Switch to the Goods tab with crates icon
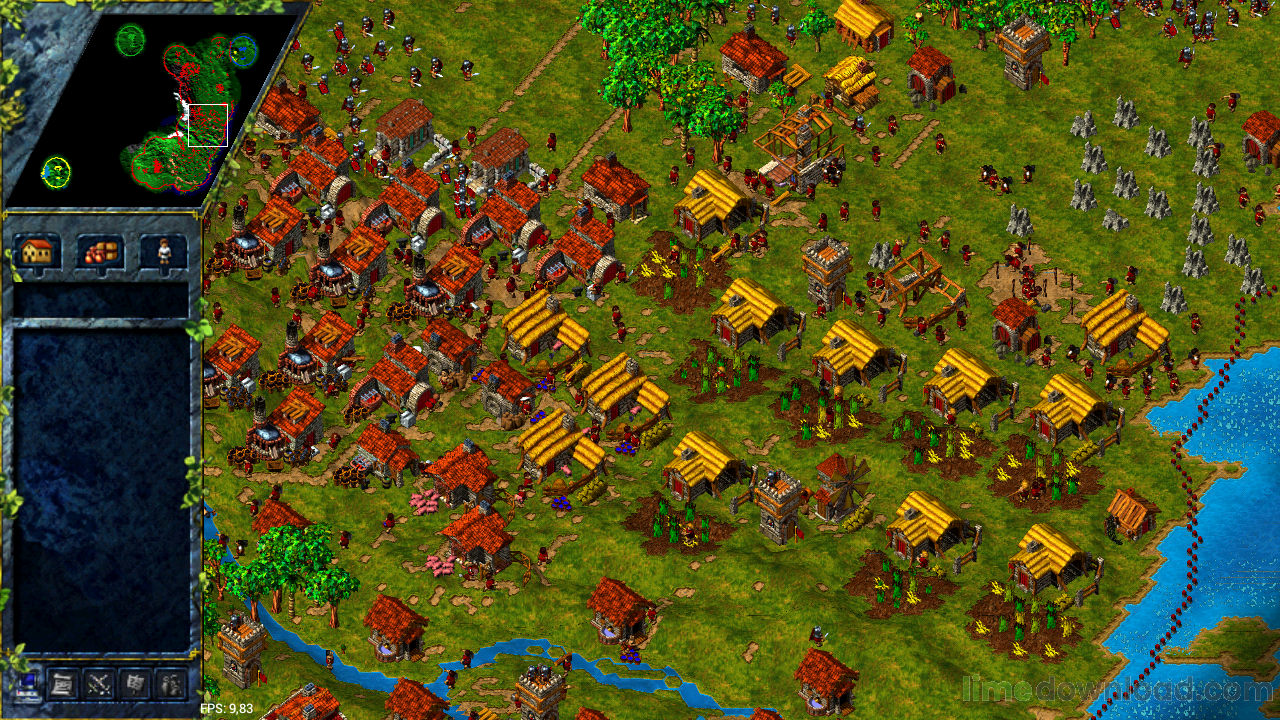The width and height of the screenshot is (1280, 720). 100,252
